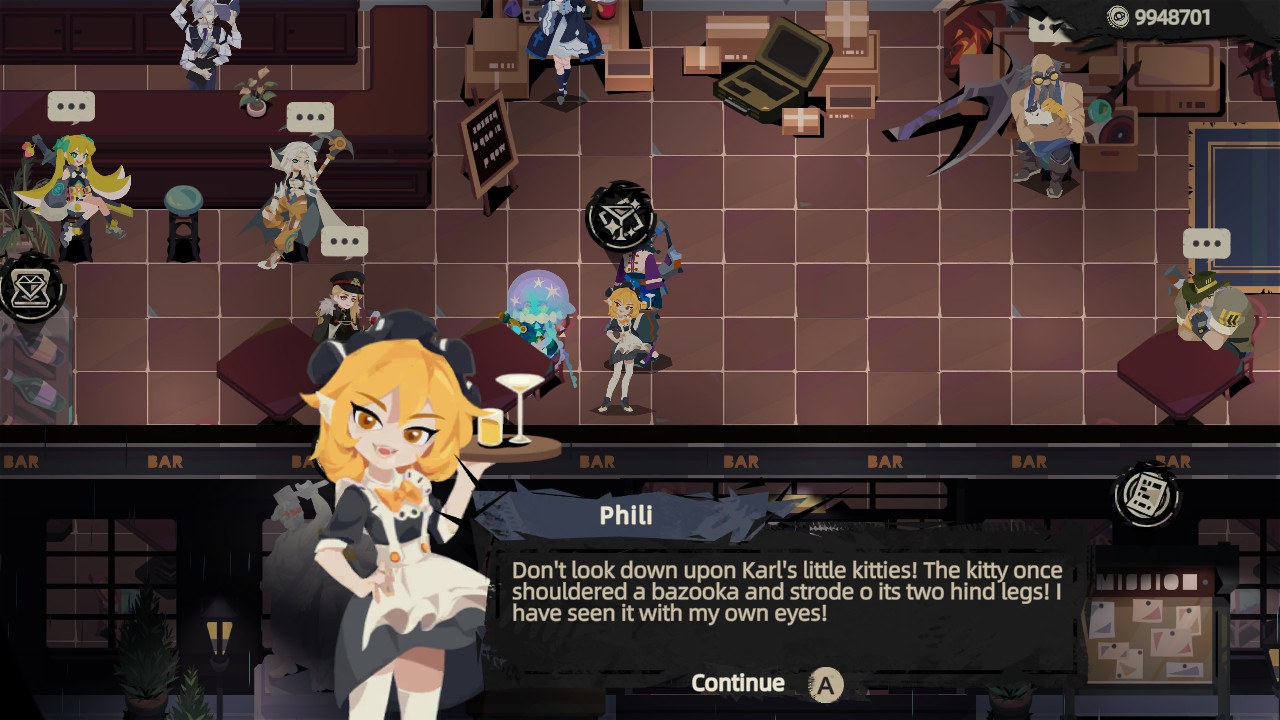Screen dimensions: 1280x720
Task: Click the circular crest above the seated patron
Action: point(618,212)
